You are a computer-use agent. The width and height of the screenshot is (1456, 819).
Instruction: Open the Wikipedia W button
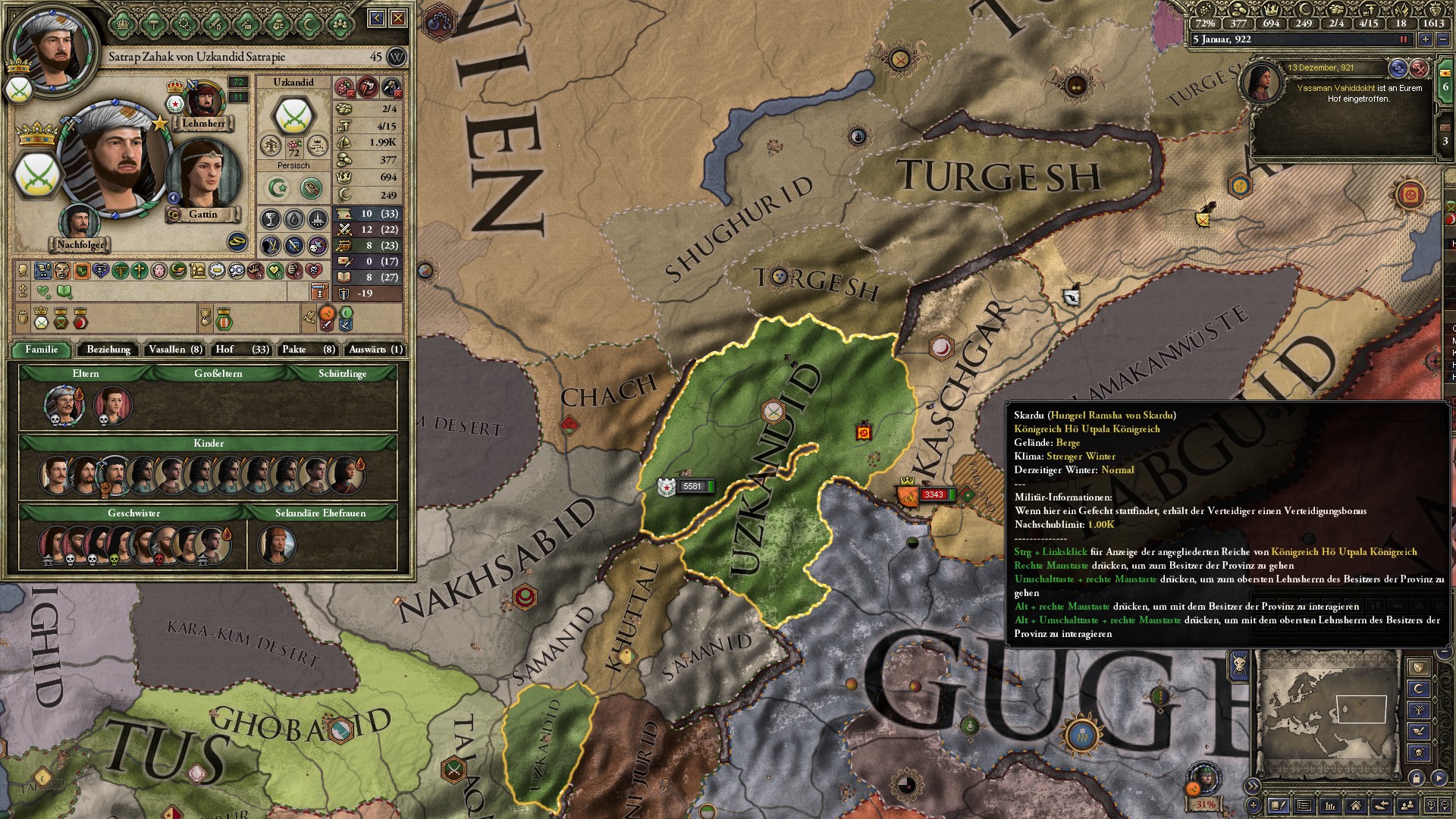click(x=396, y=57)
